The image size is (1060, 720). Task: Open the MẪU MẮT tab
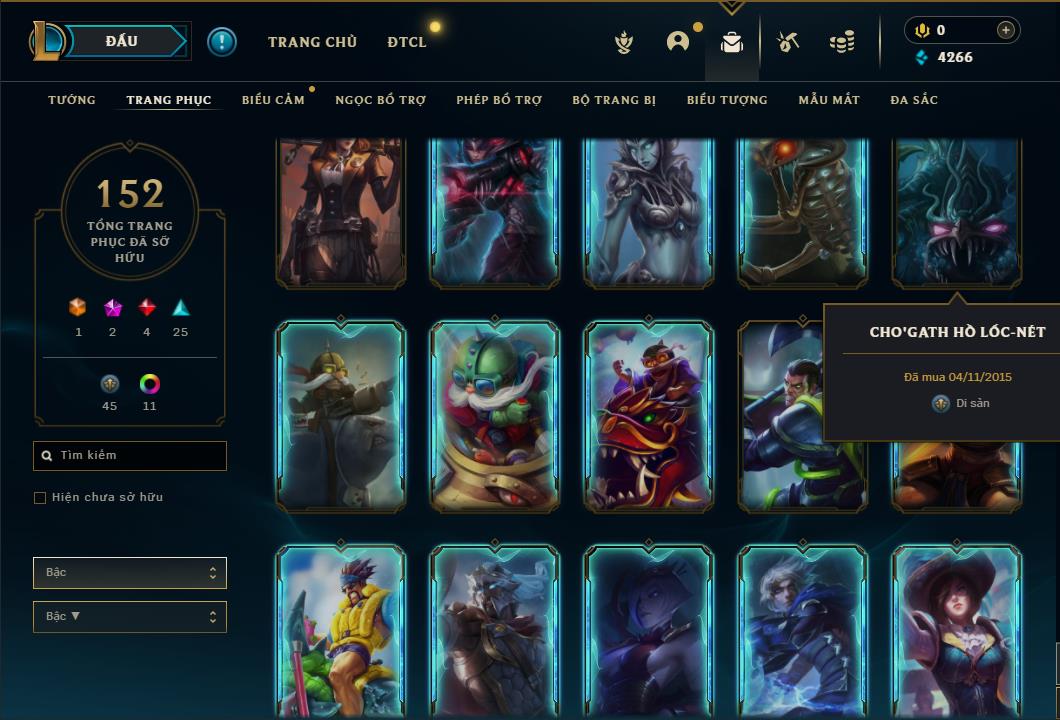[x=829, y=100]
